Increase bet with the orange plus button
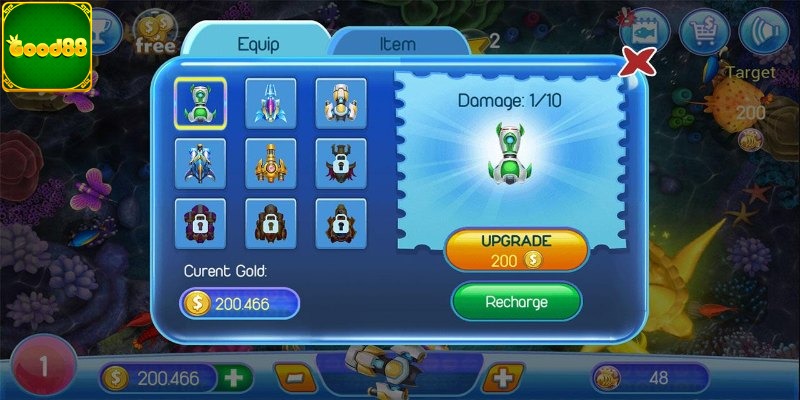Screen dimensions: 800x400 (502, 378)
